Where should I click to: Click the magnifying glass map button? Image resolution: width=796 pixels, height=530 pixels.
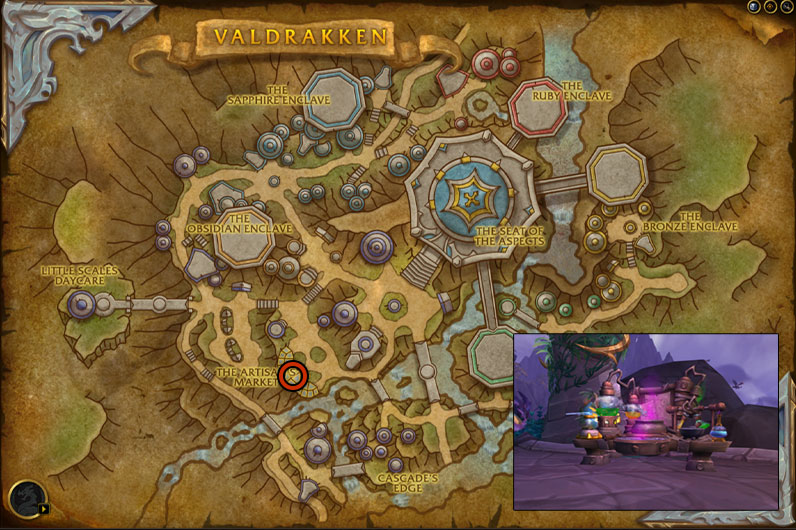pyautogui.click(x=786, y=7)
